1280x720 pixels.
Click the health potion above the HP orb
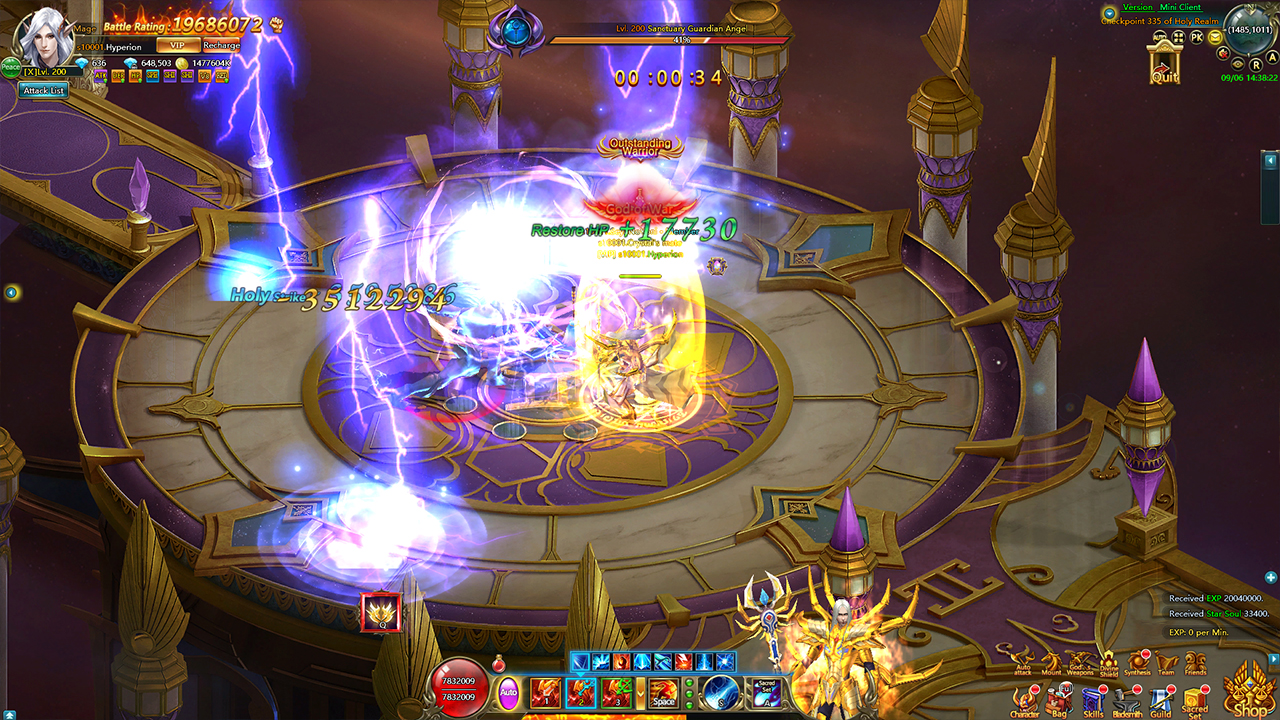coord(499,662)
